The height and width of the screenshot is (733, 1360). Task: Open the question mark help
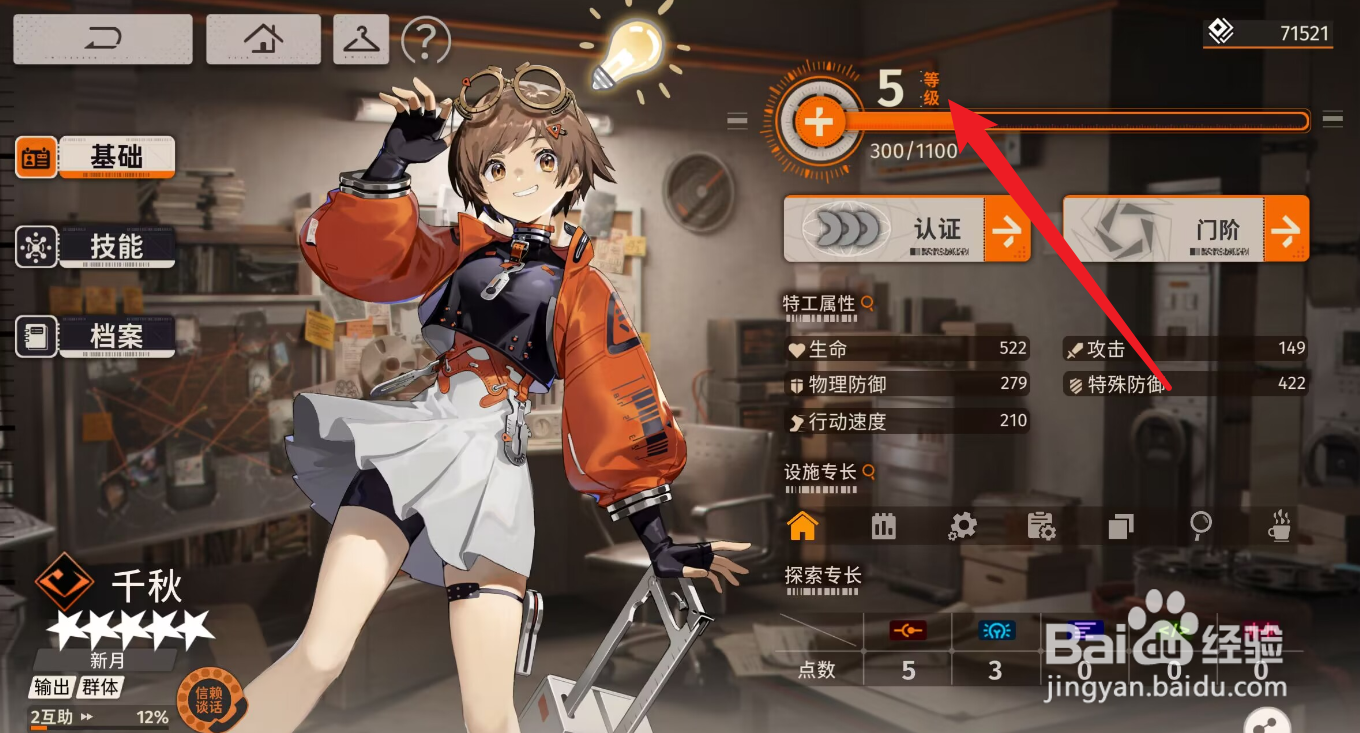pyautogui.click(x=426, y=41)
